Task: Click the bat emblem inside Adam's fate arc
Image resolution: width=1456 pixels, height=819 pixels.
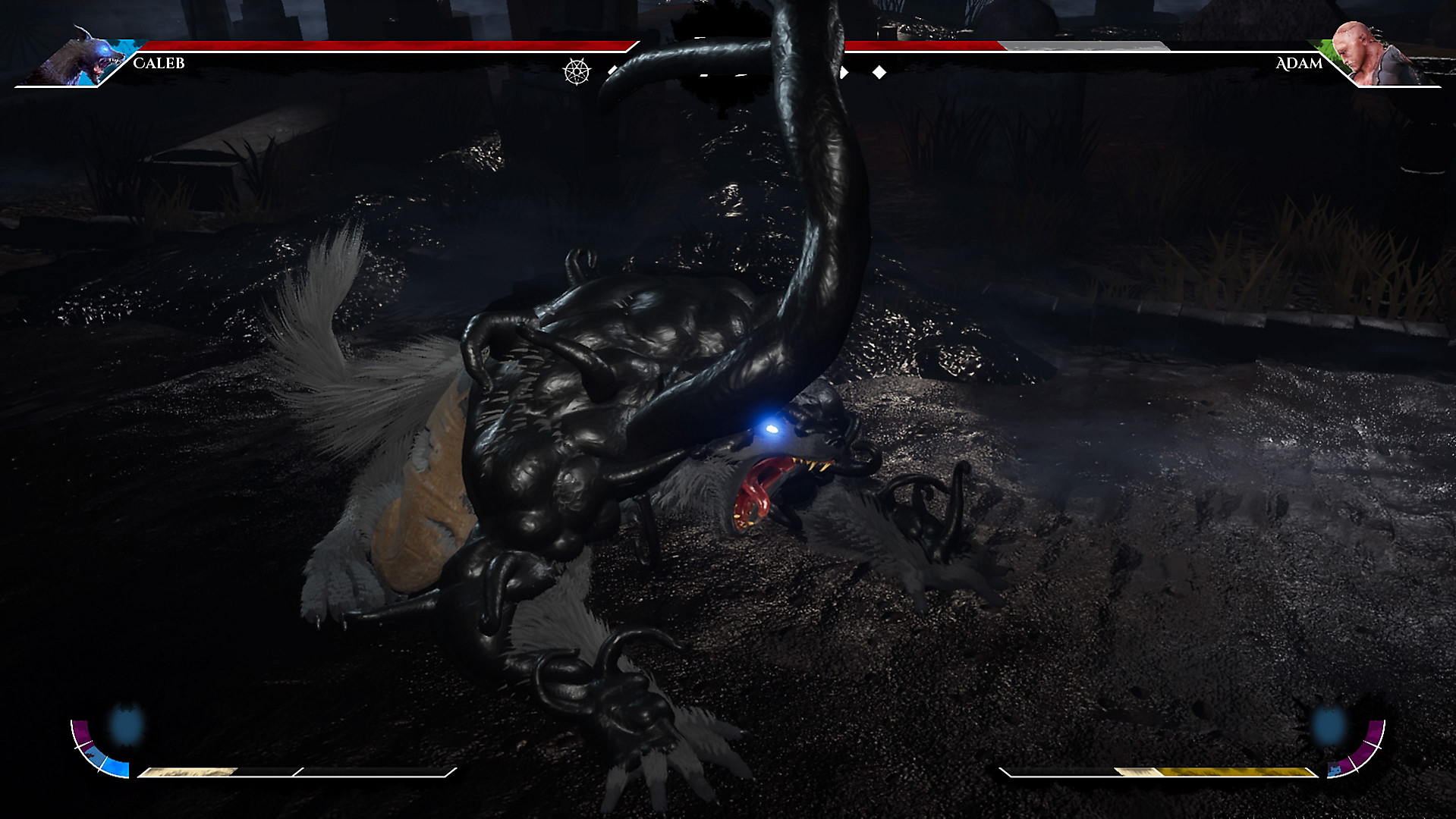Action: pyautogui.click(x=1334, y=770)
